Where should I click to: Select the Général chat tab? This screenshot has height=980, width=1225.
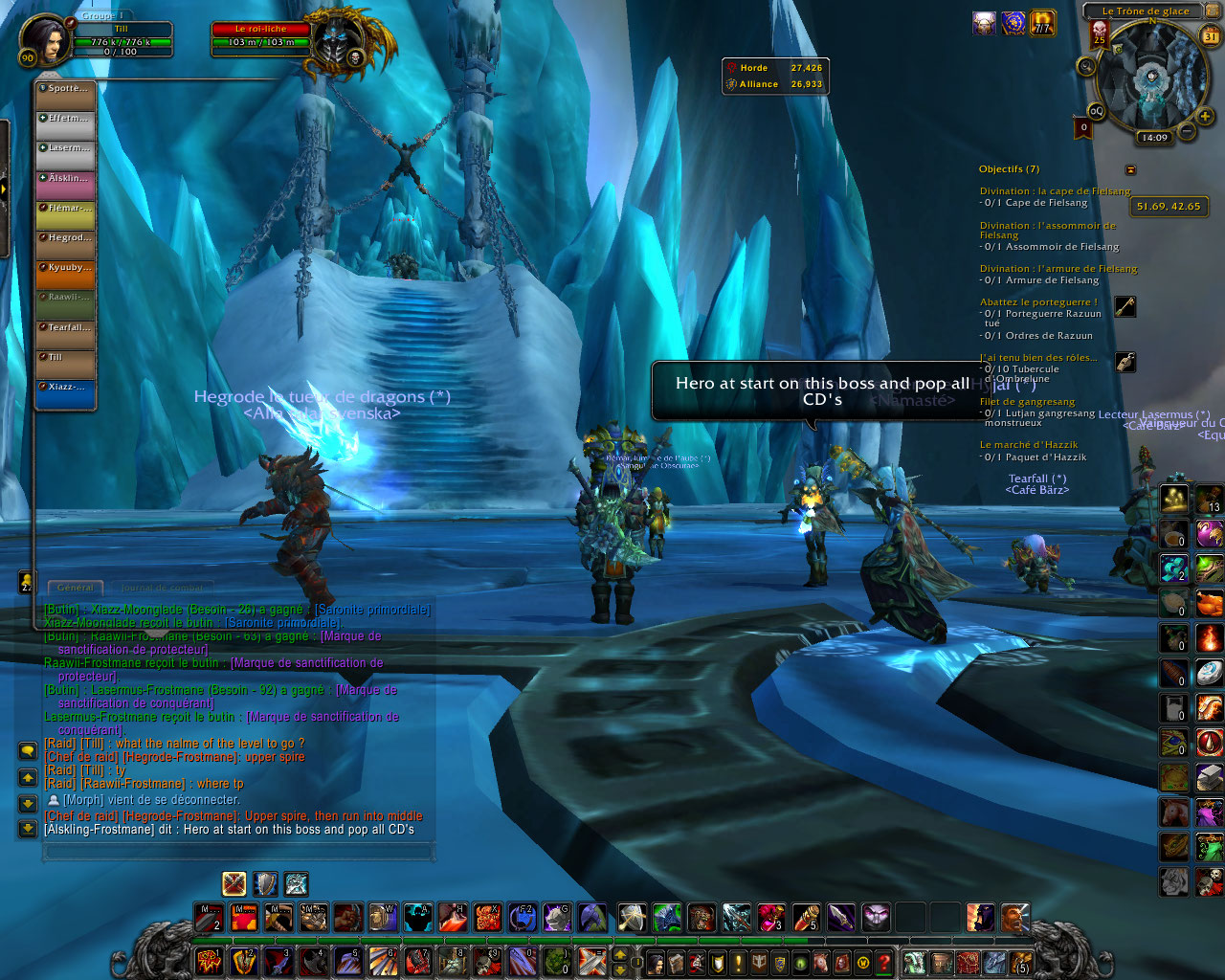tap(76, 588)
